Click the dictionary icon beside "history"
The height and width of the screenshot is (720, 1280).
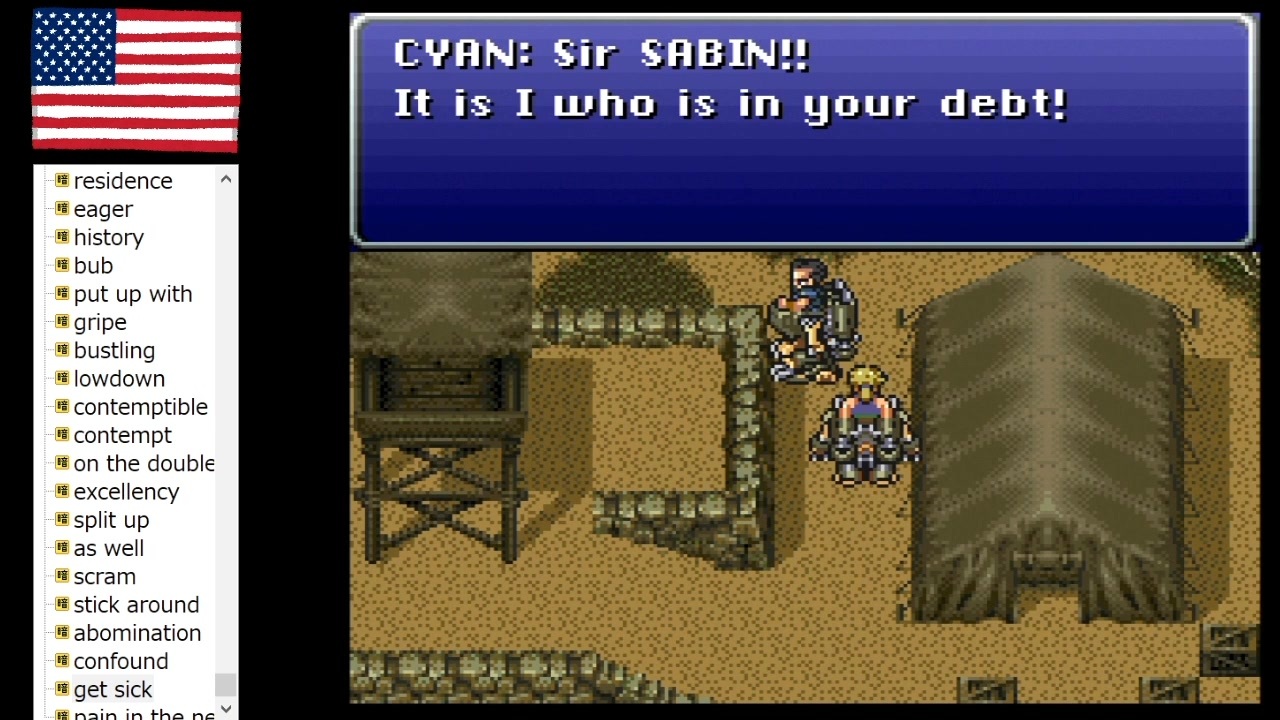[x=60, y=237]
